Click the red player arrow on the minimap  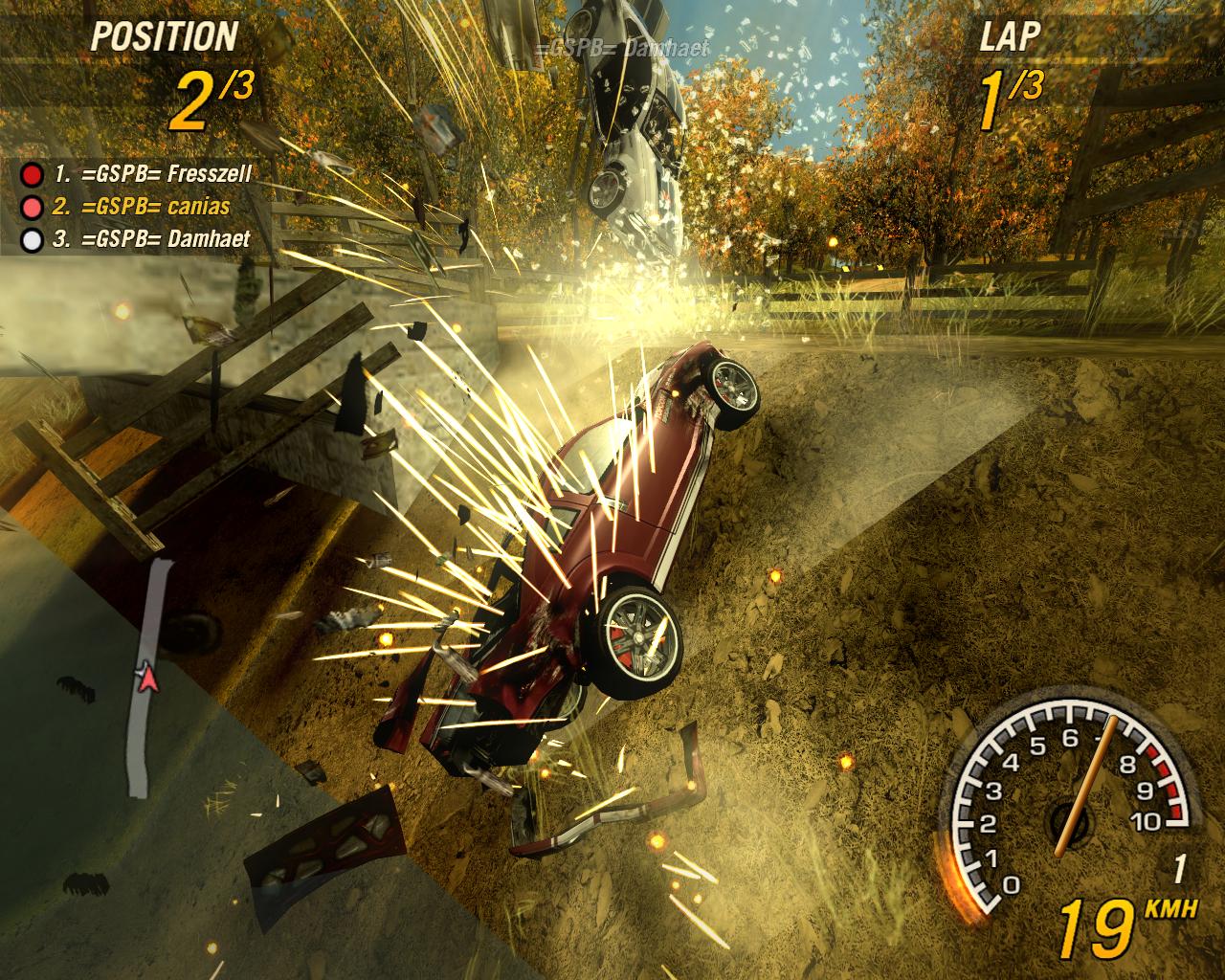pyautogui.click(x=146, y=678)
